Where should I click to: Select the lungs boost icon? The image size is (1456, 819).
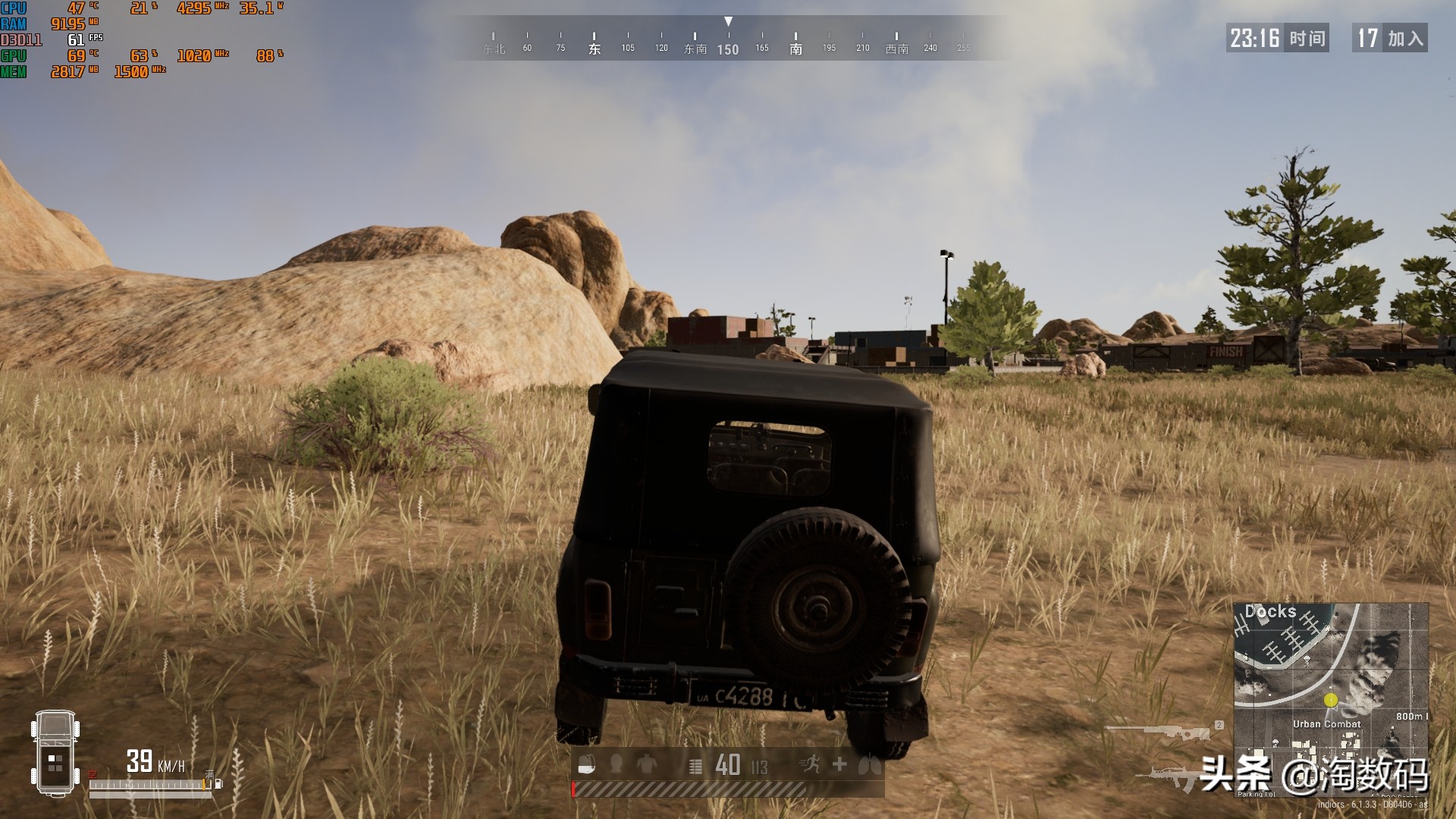pyautogui.click(x=869, y=765)
